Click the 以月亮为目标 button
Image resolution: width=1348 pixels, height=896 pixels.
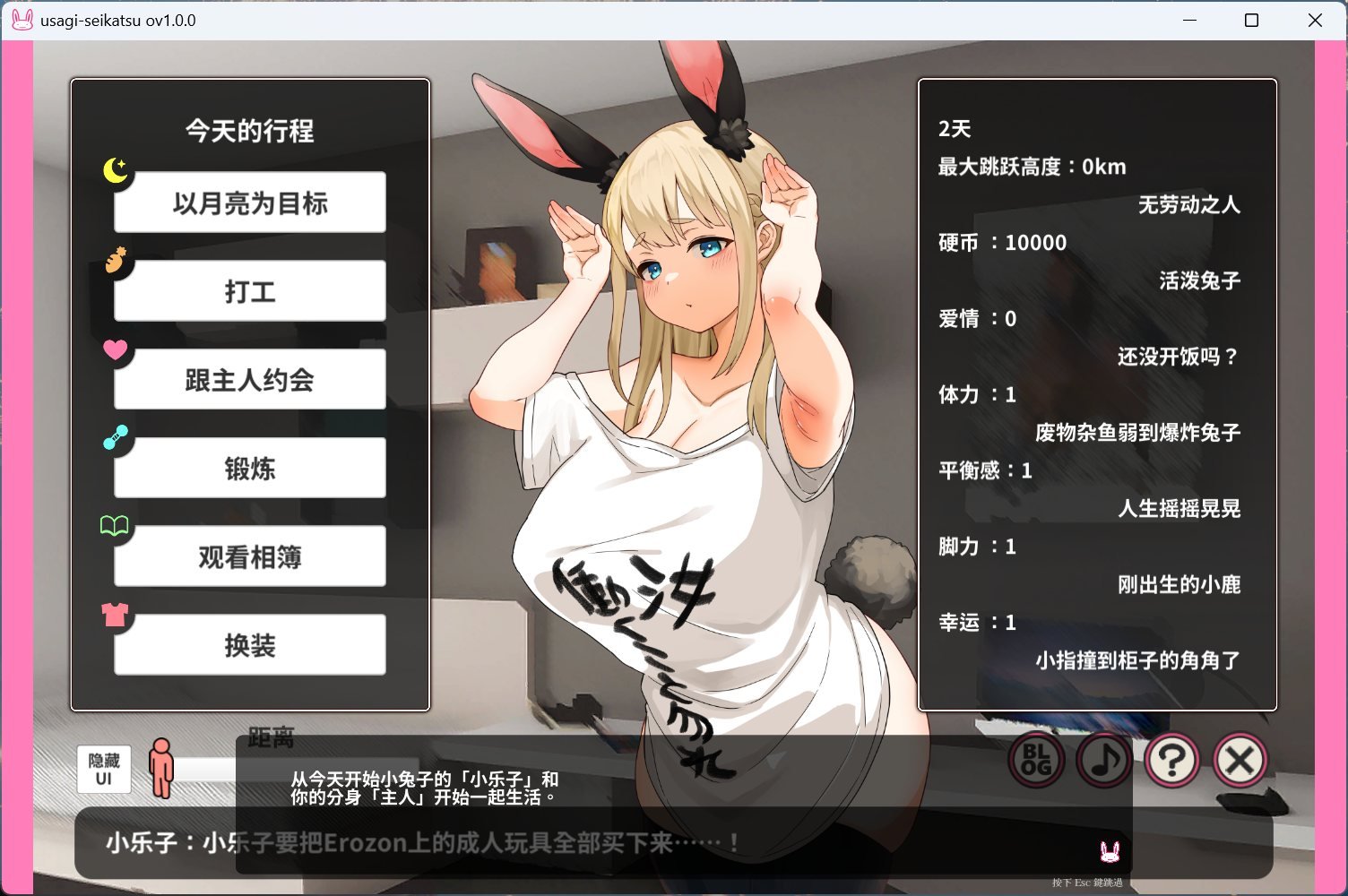point(249,202)
